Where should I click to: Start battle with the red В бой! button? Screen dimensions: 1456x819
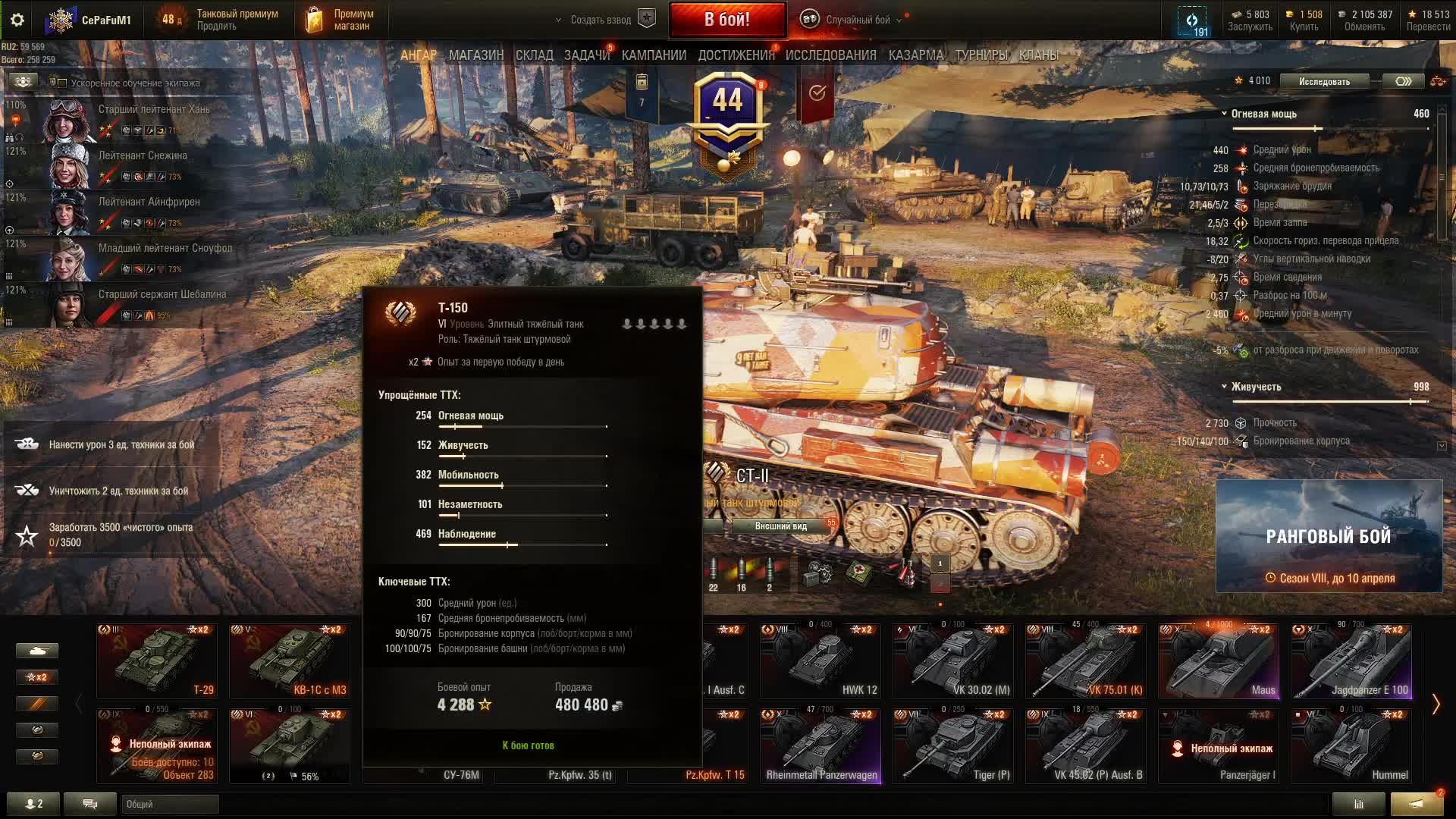coord(726,20)
